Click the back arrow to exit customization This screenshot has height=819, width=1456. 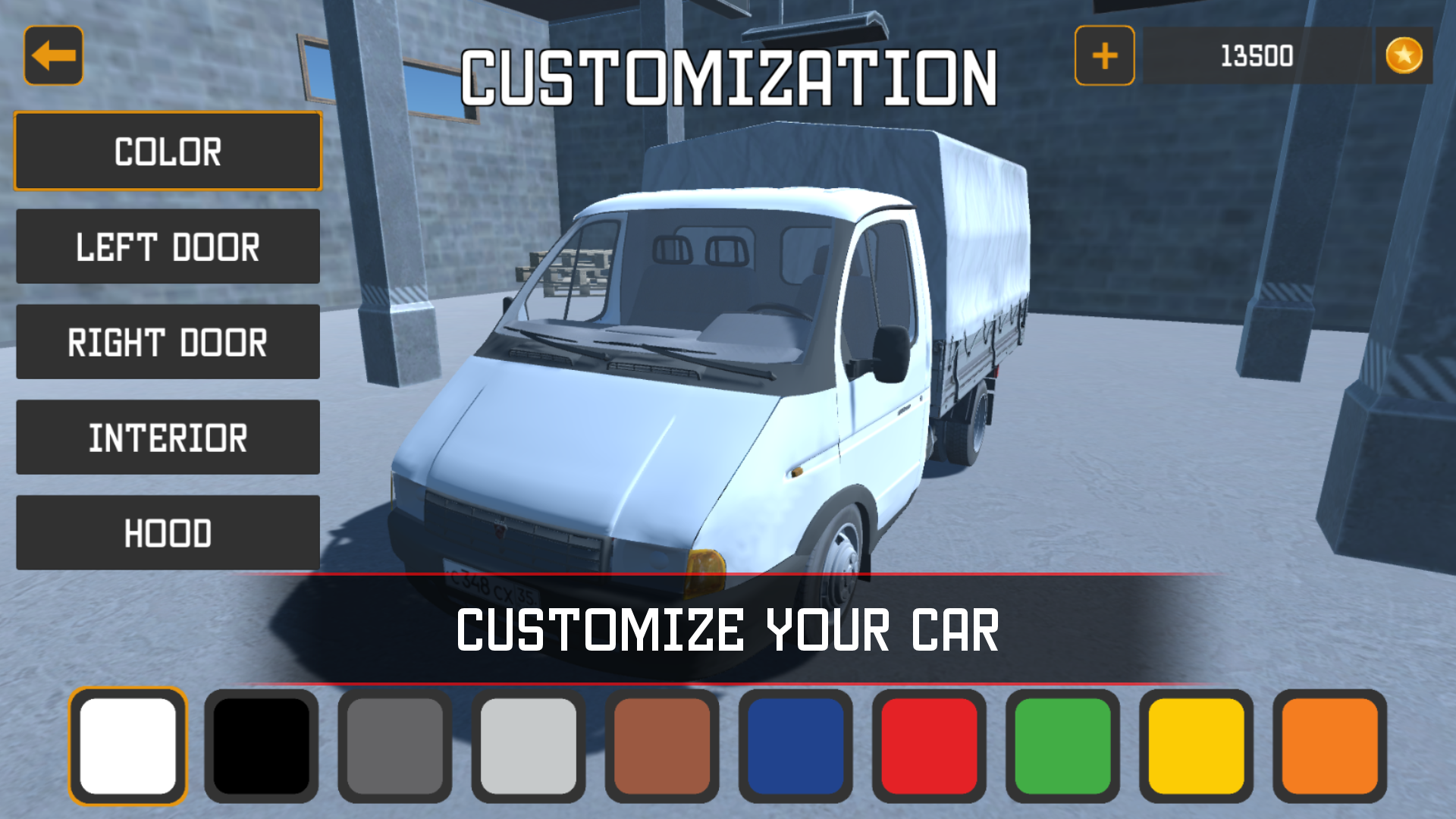pyautogui.click(x=53, y=55)
